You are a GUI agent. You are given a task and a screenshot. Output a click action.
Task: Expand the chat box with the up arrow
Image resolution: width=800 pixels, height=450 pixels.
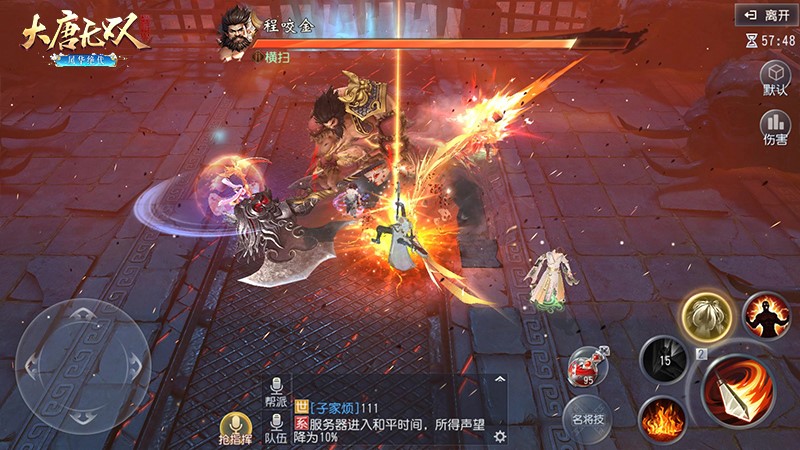pyautogui.click(x=499, y=382)
